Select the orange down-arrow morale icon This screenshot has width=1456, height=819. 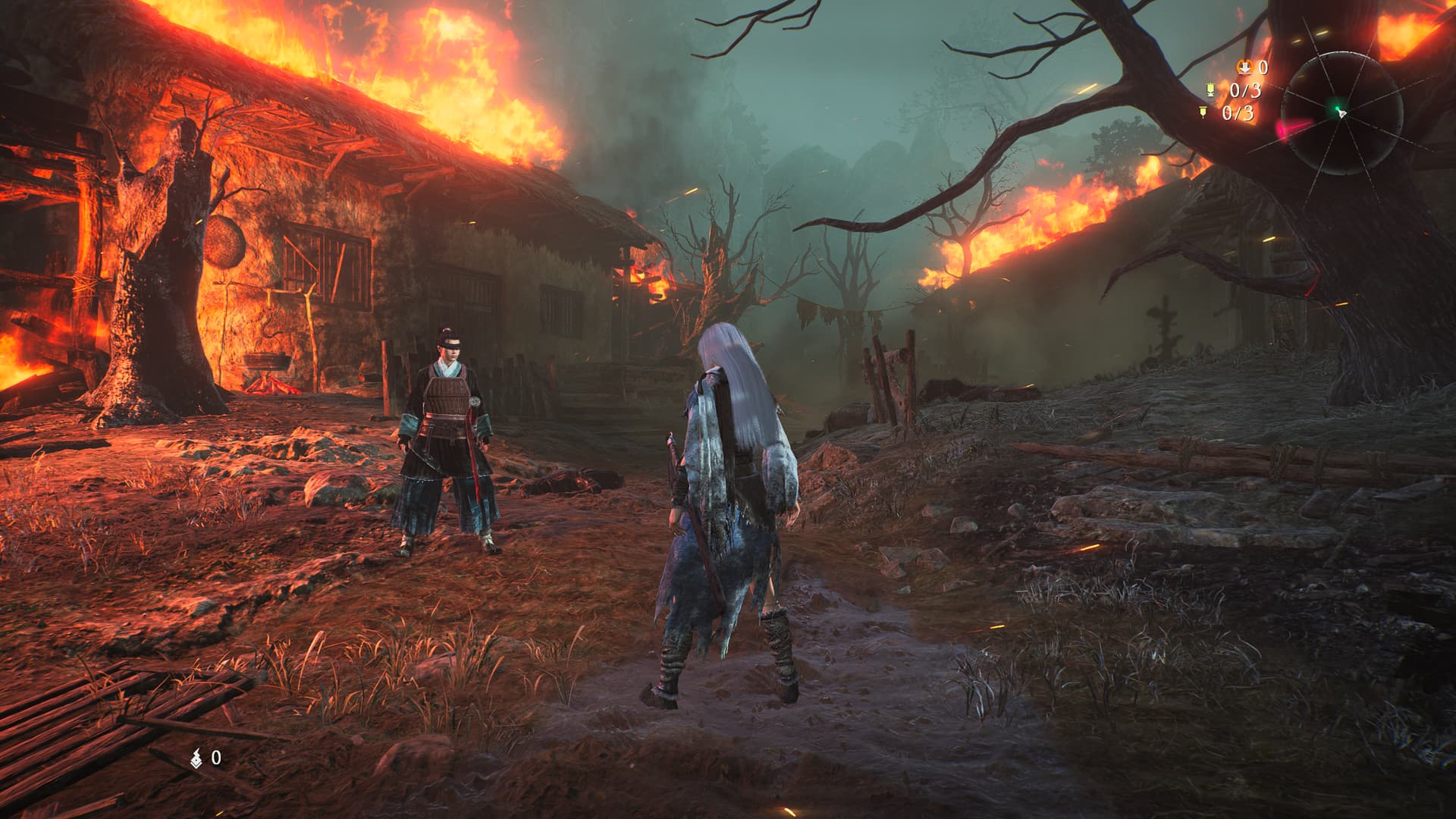click(1244, 68)
